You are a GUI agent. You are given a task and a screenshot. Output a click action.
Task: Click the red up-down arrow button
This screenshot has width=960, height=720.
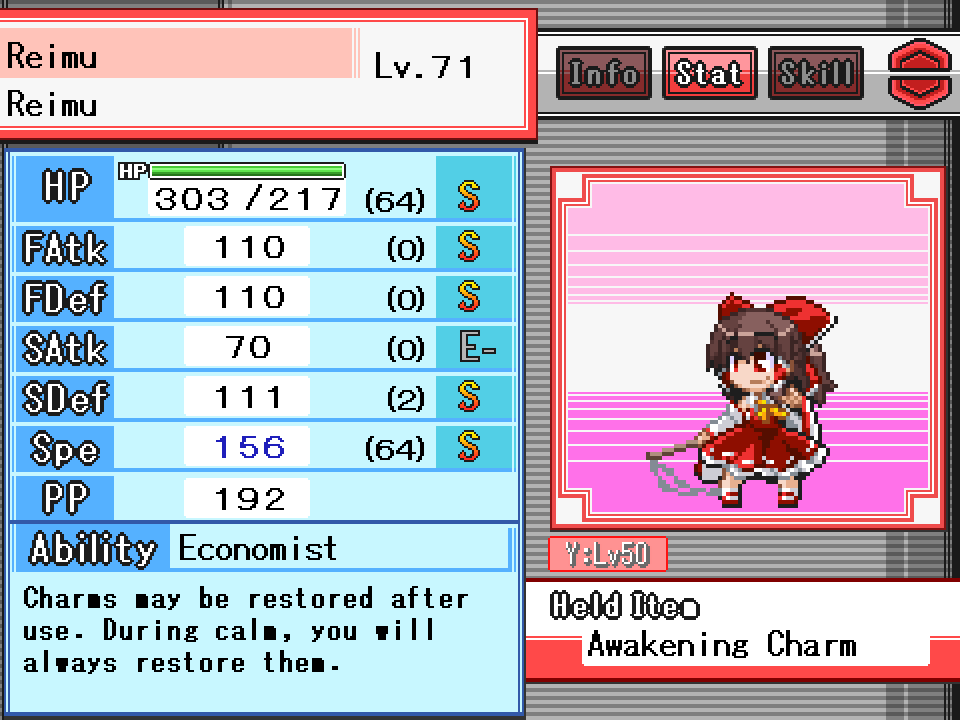point(920,73)
